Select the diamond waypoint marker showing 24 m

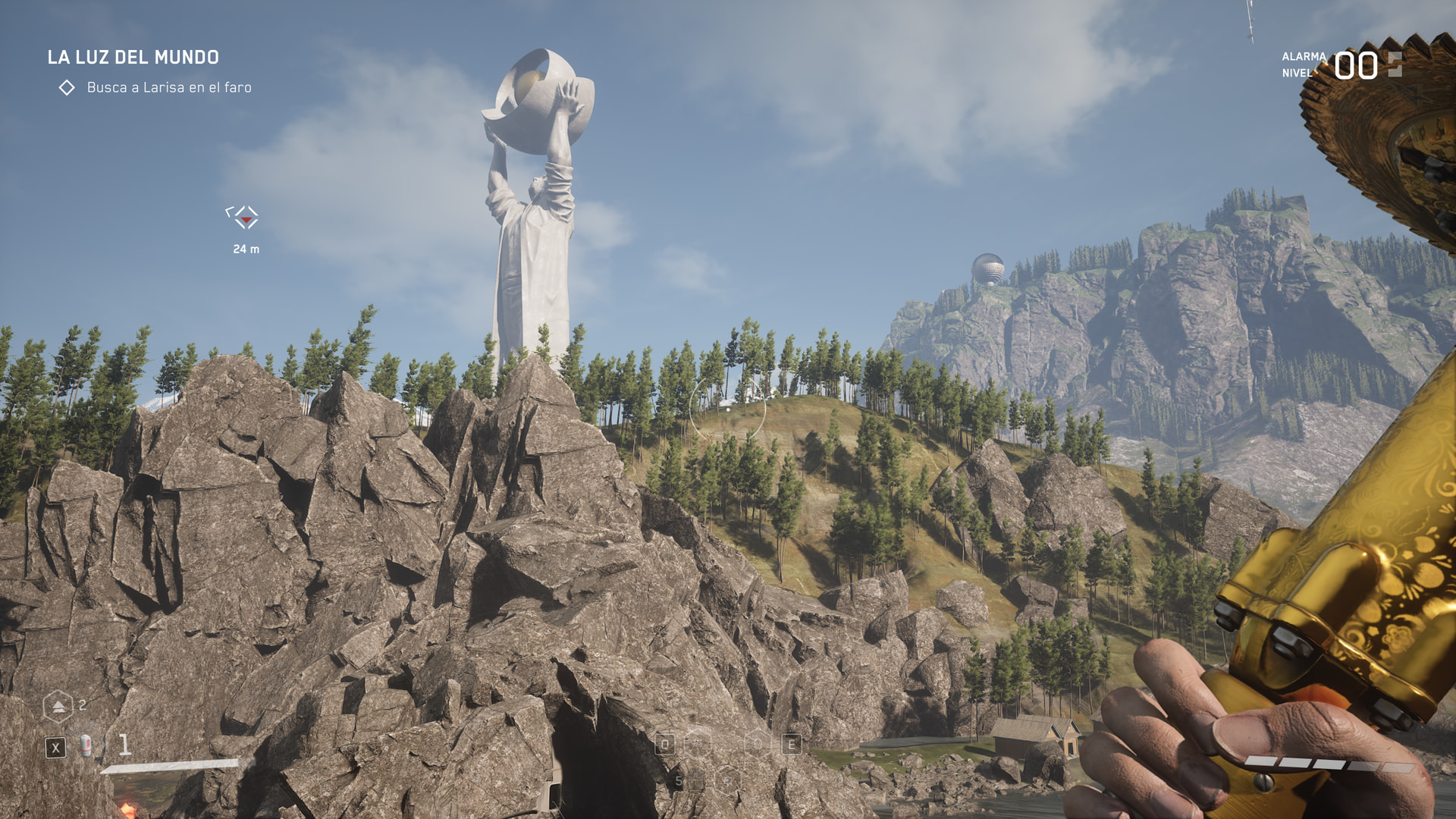(x=243, y=218)
